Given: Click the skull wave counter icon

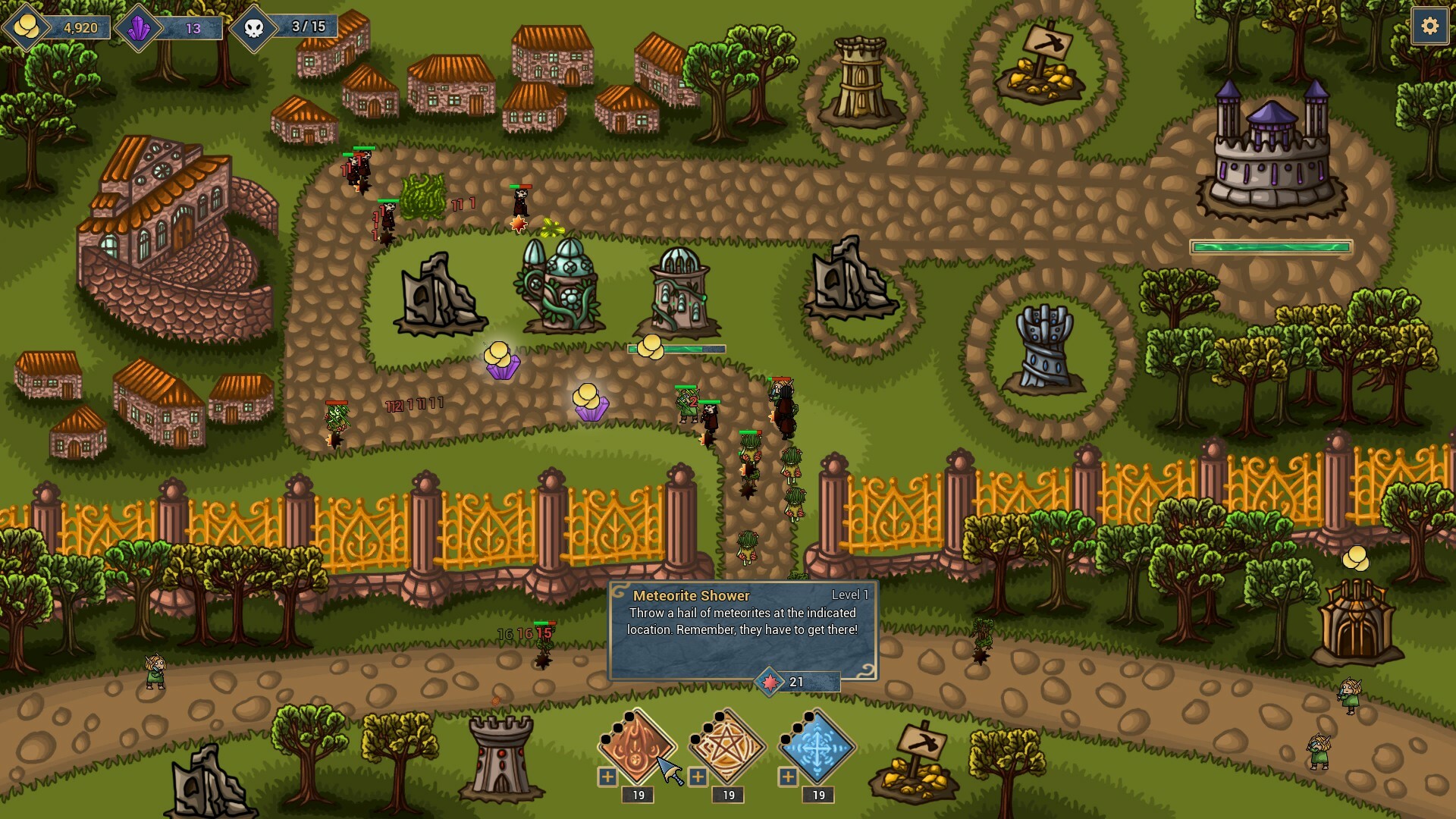Looking at the screenshot, I should pyautogui.click(x=253, y=25).
